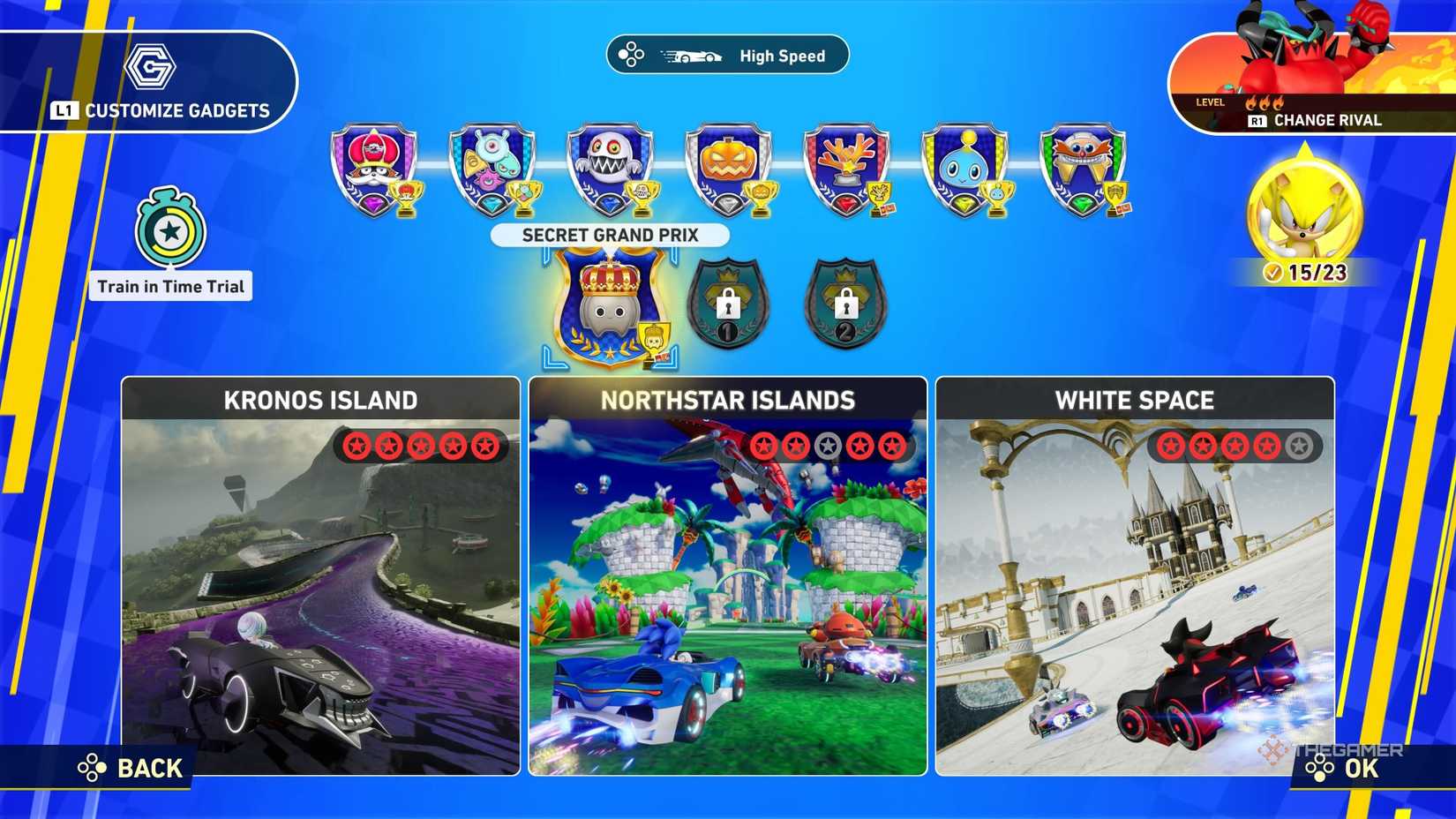This screenshot has width=1456, height=819.
Task: Pick the cyan alien wisp grand prix emblem
Action: [x=492, y=169]
